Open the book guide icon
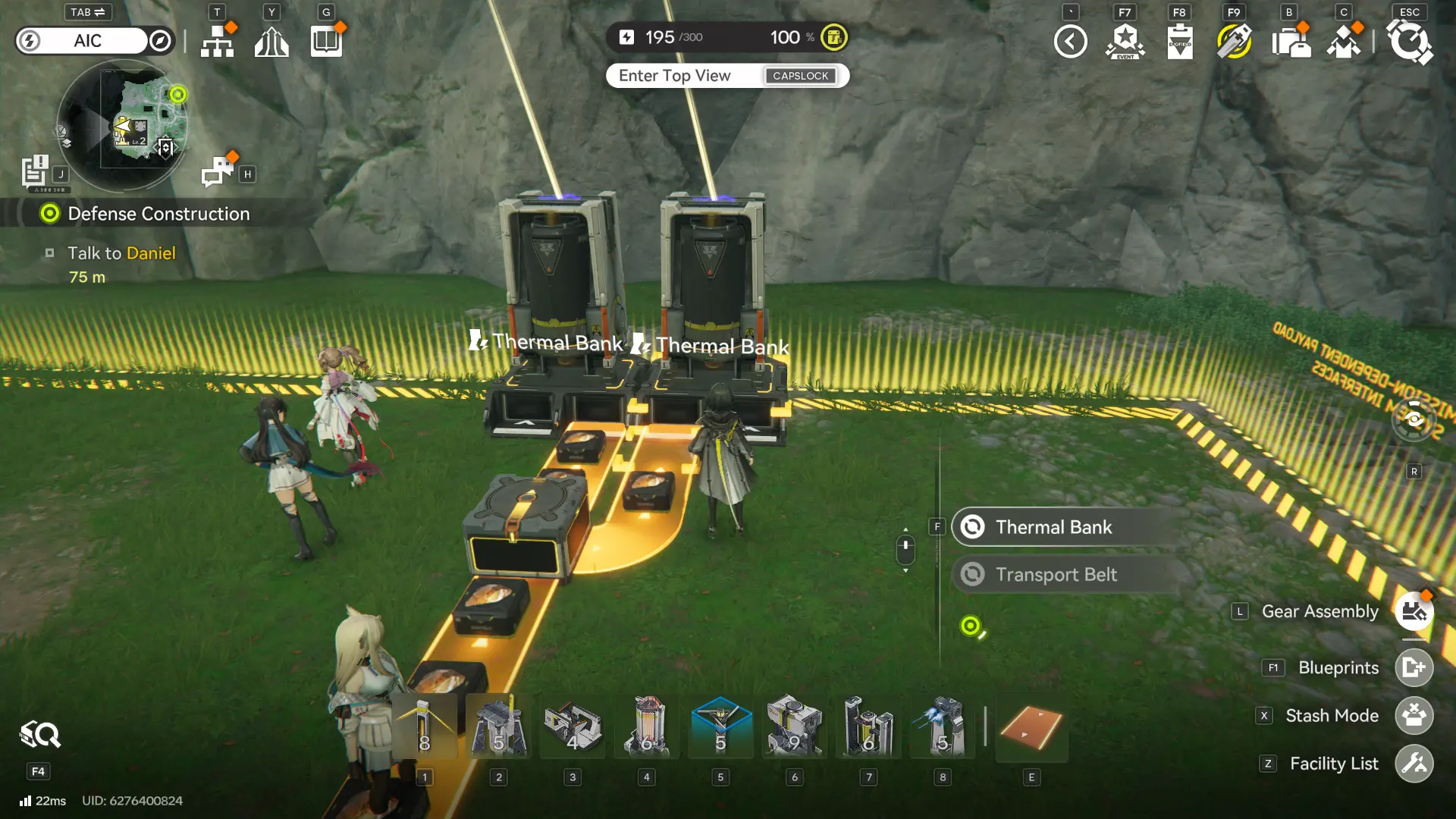 (326, 42)
